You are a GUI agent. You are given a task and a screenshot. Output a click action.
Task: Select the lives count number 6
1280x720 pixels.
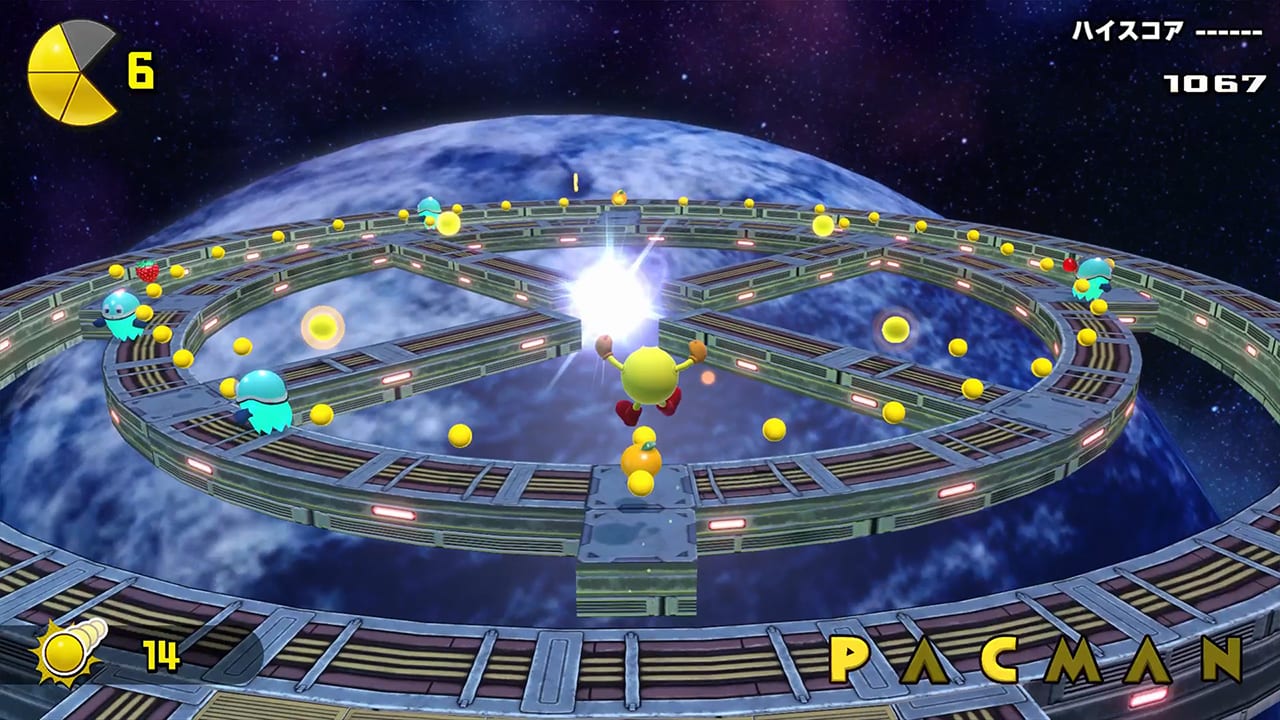coord(142,70)
